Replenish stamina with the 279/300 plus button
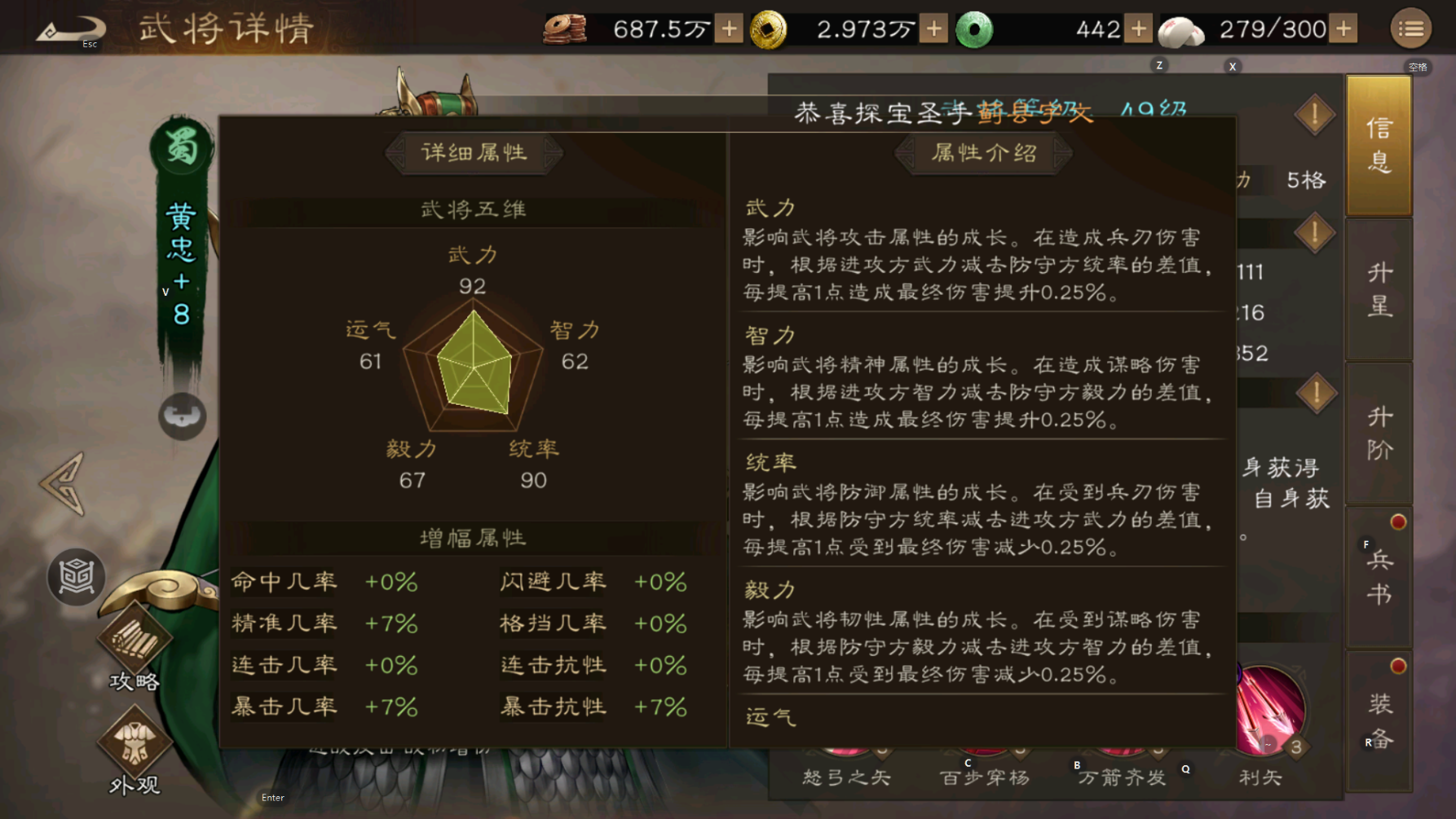This screenshot has width=1456, height=819. click(1343, 29)
